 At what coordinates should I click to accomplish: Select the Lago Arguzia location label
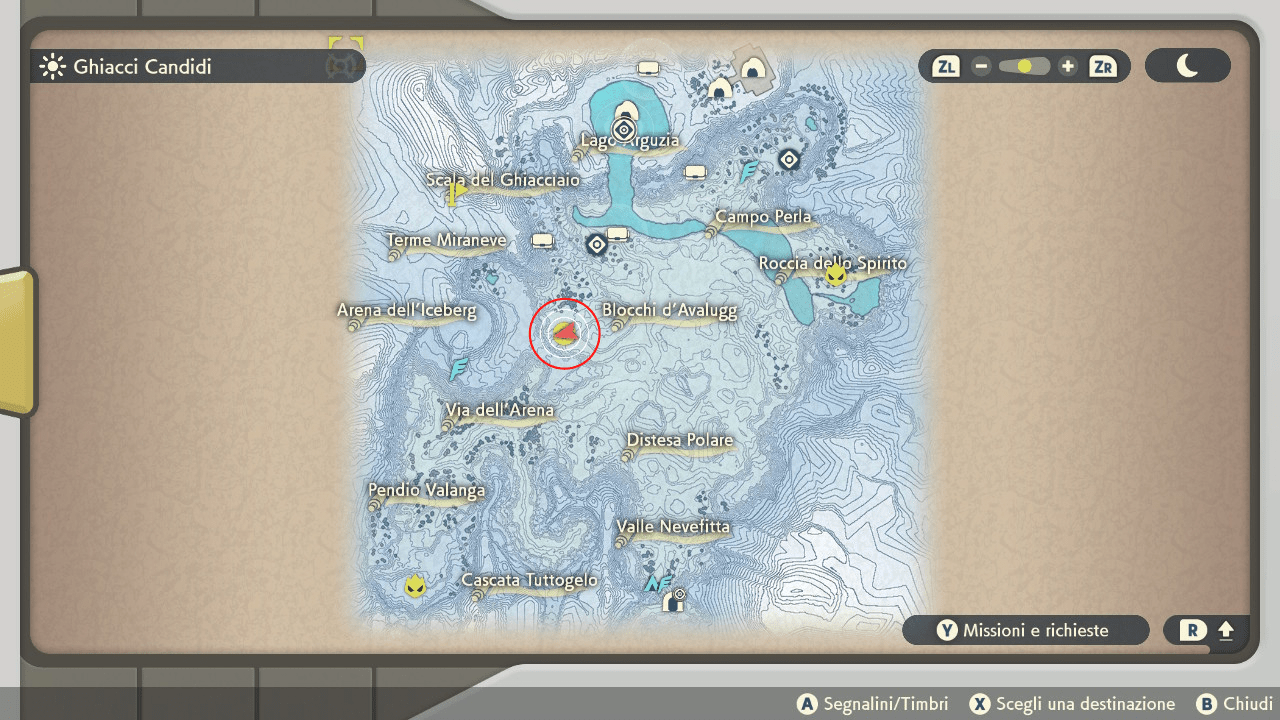[630, 141]
